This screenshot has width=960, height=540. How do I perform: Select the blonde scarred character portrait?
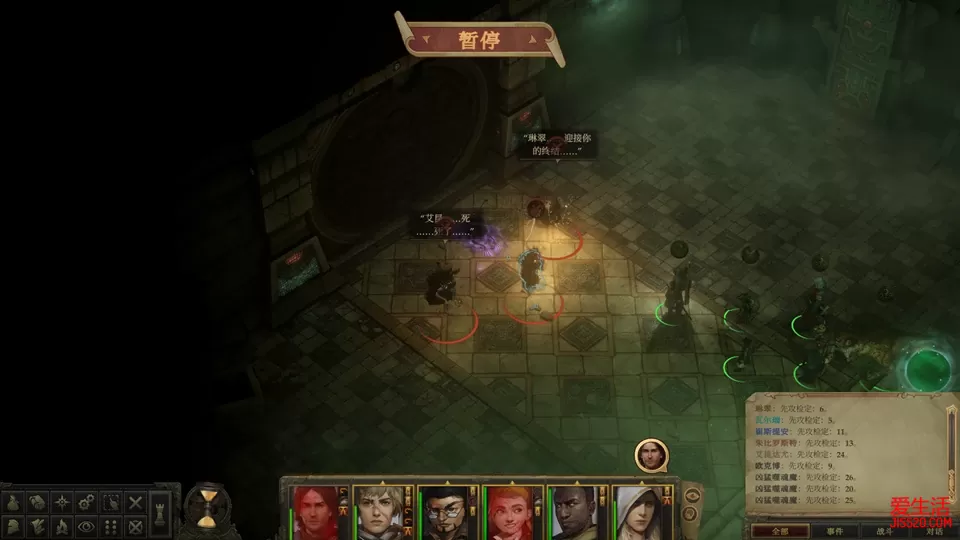376,512
